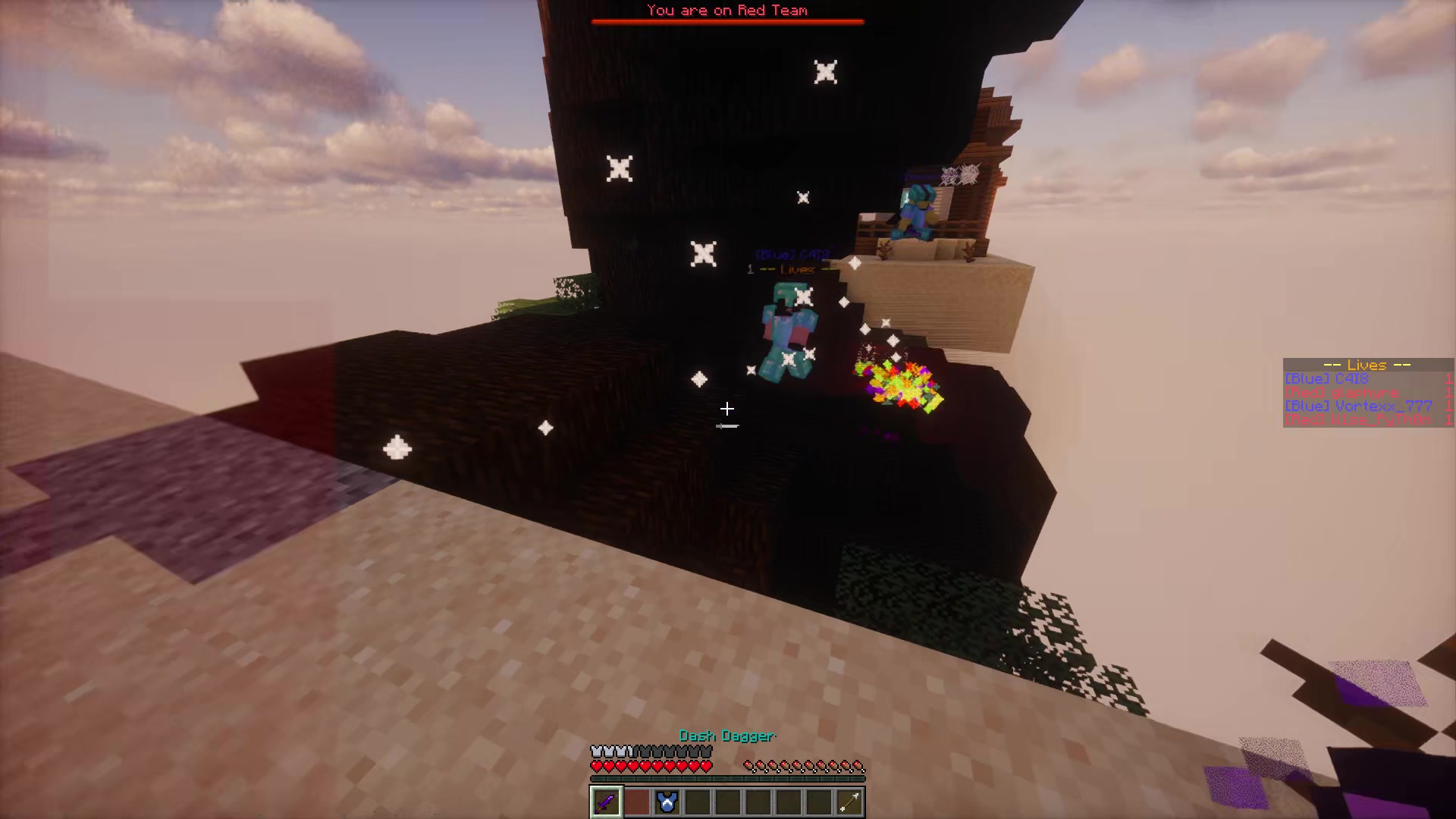Click the arrow item in the last hotbar slot

coord(848,802)
